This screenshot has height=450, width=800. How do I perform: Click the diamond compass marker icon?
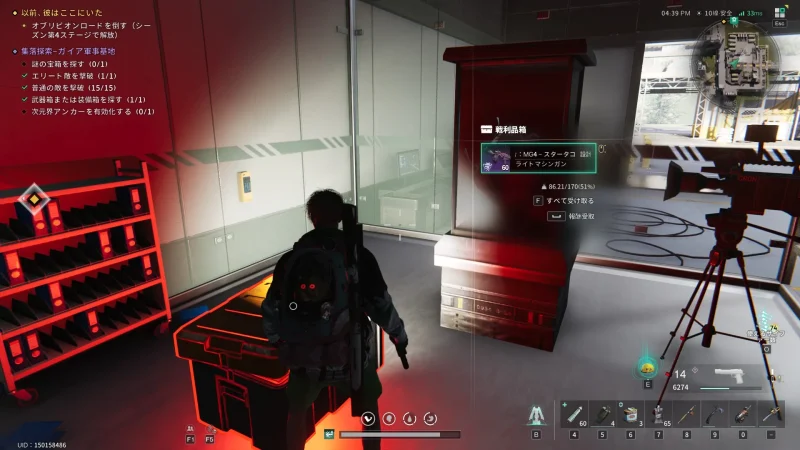[x=35, y=199]
